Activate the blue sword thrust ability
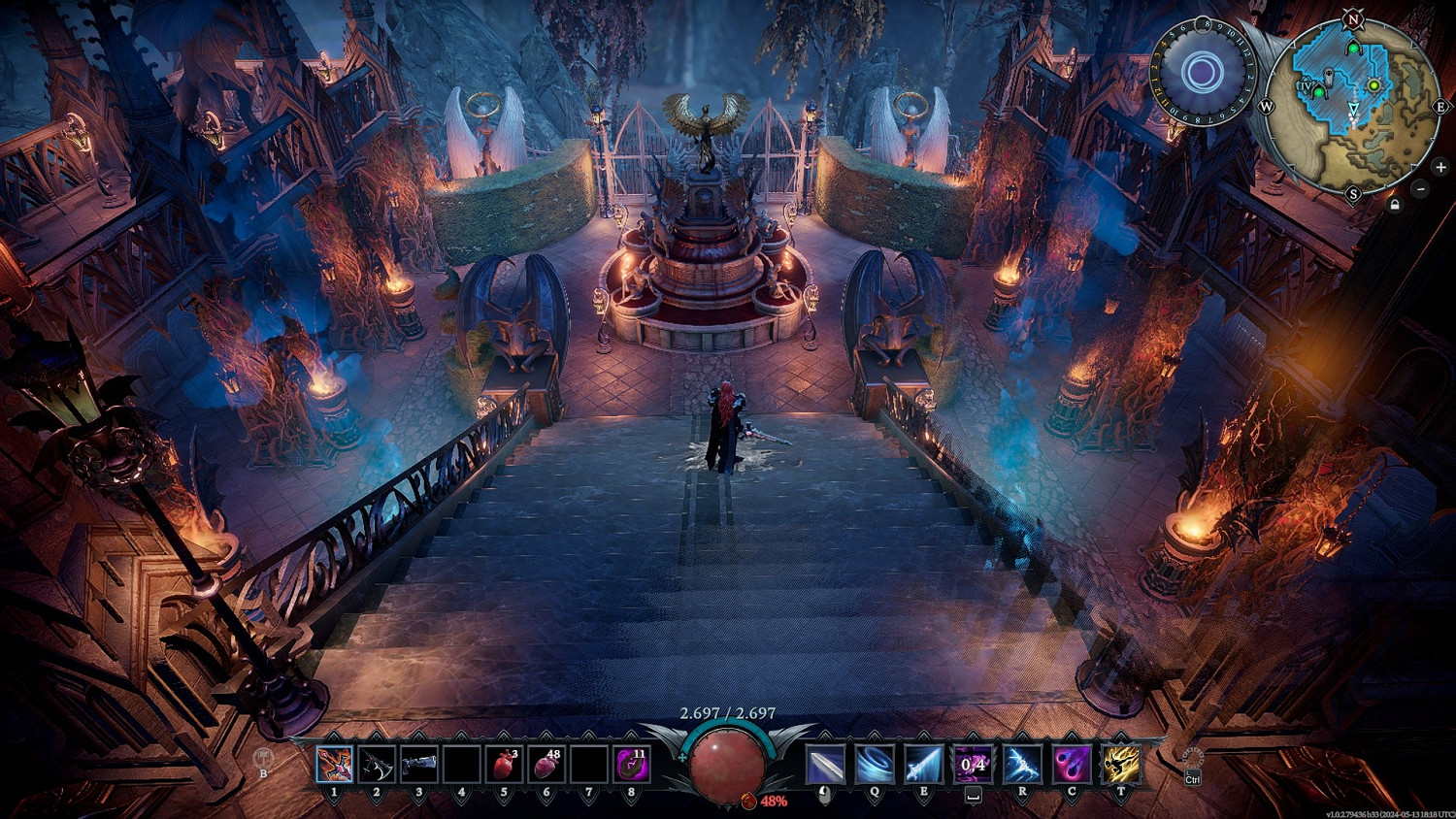 click(x=924, y=765)
